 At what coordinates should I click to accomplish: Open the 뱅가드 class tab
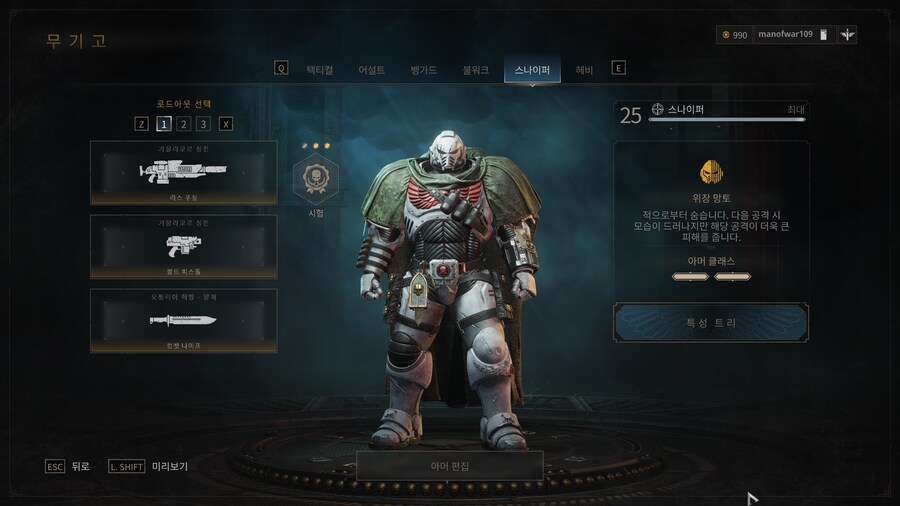[424, 70]
